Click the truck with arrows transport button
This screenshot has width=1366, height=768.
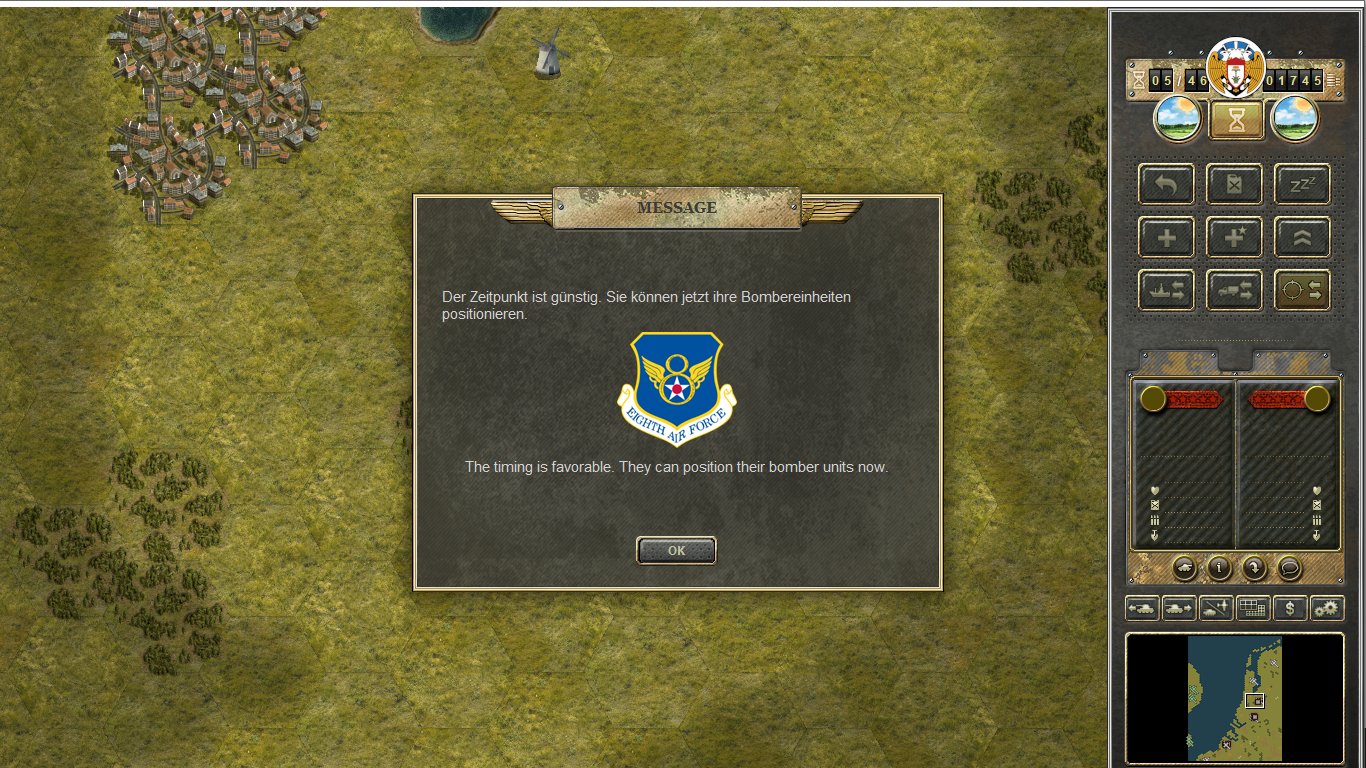point(1234,291)
